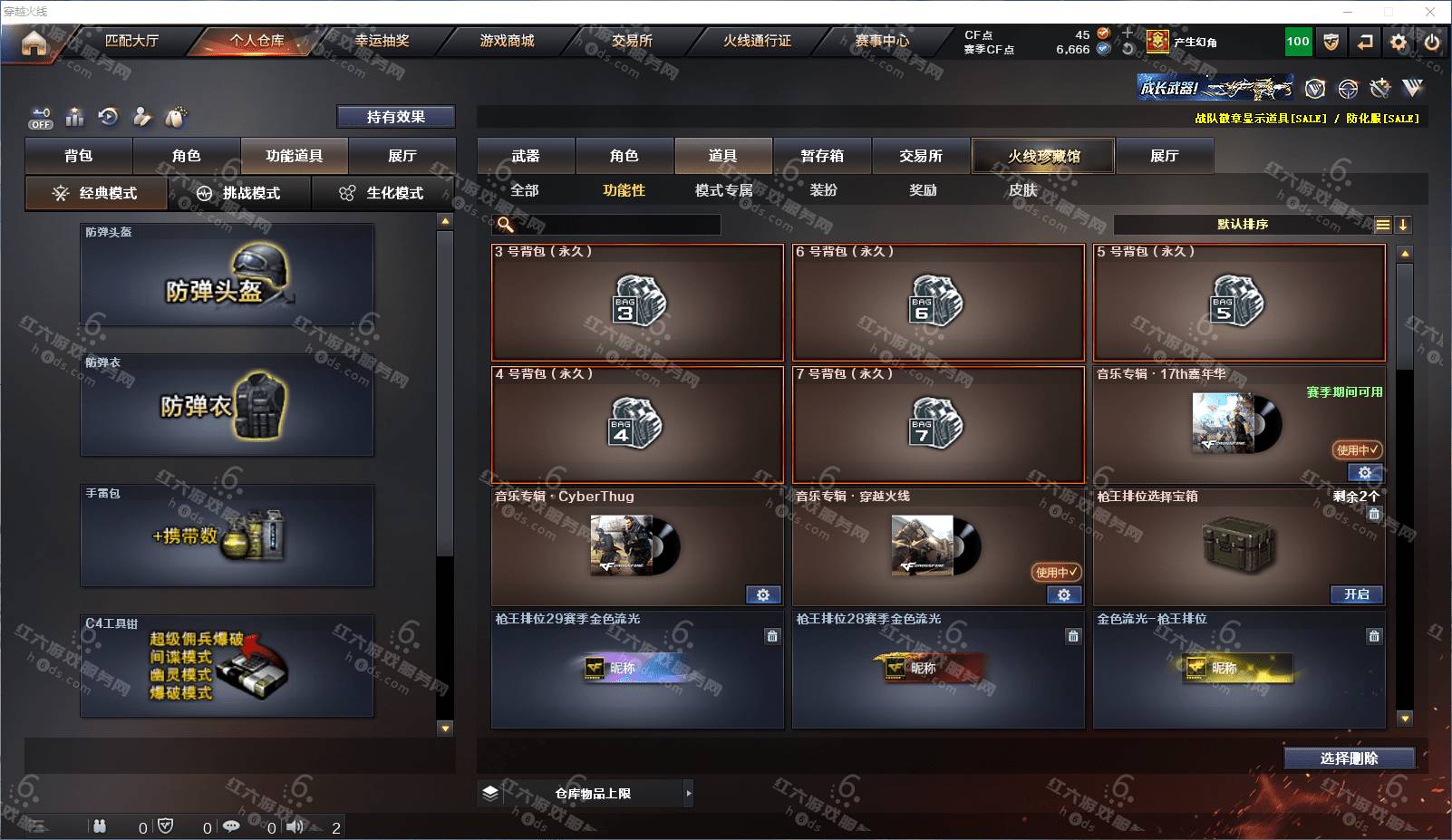The height and width of the screenshot is (840, 1452).
Task: Switch to the 背包 tab
Action: pos(79,156)
